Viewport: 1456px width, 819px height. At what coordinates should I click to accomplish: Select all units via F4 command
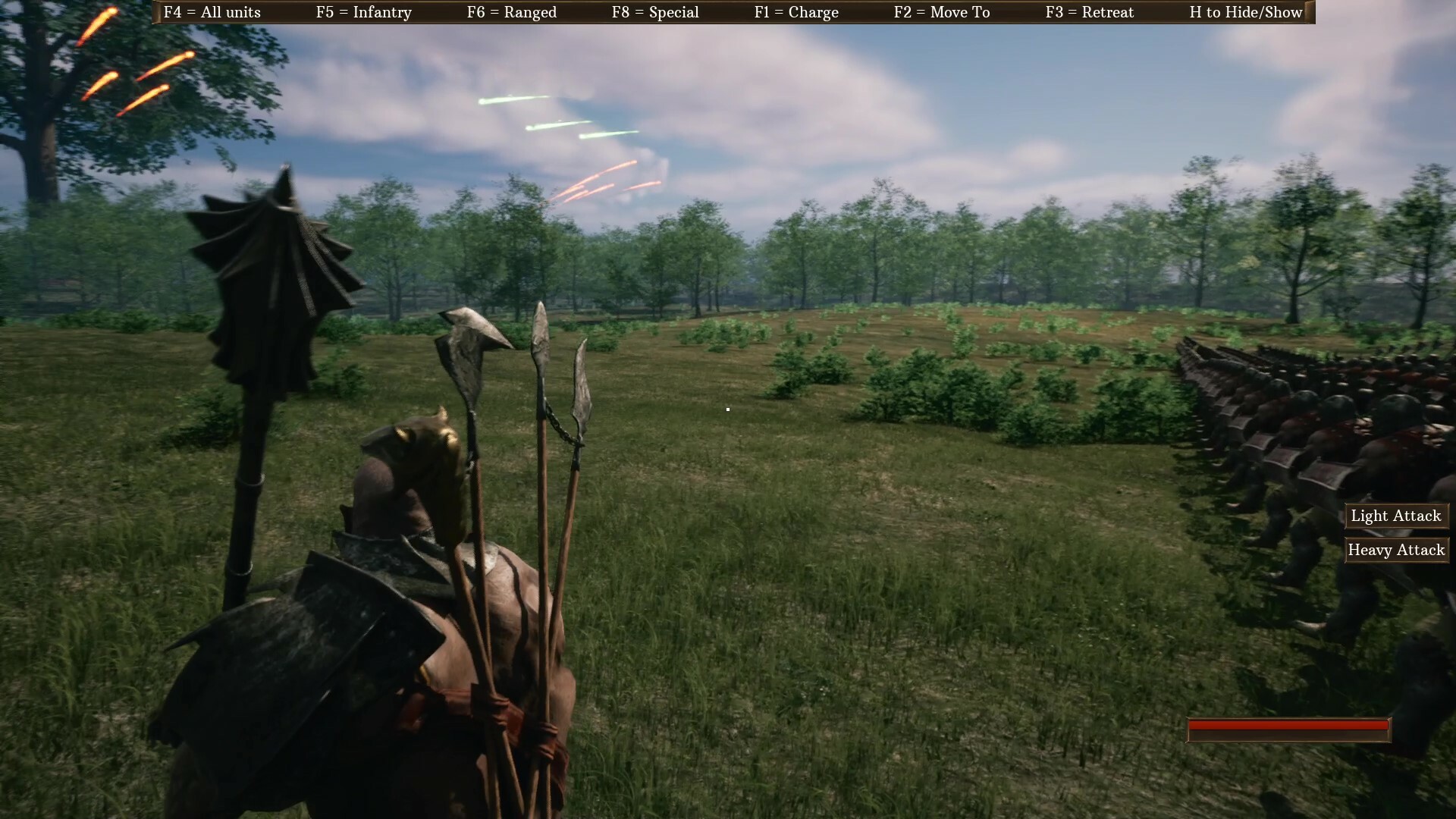pyautogui.click(x=212, y=12)
